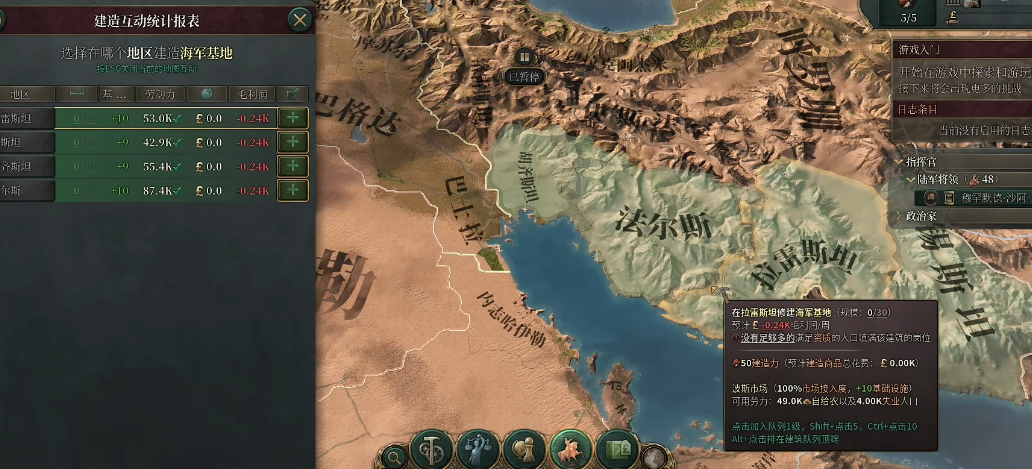
Task: Add naval base in the 55.4K labor row
Action: coord(292,166)
